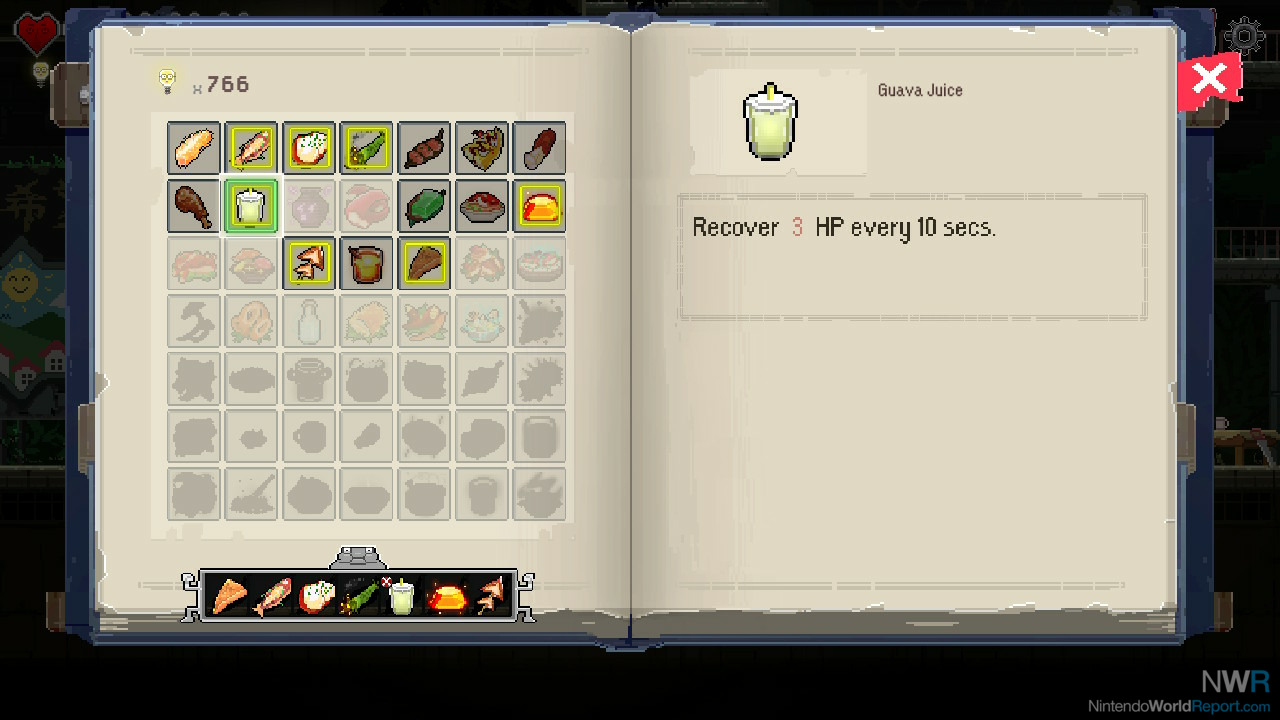Image resolution: width=1280 pixels, height=720 pixels.
Task: Select the glowing omelet in the hotbar
Action: pyautogui.click(x=446, y=597)
